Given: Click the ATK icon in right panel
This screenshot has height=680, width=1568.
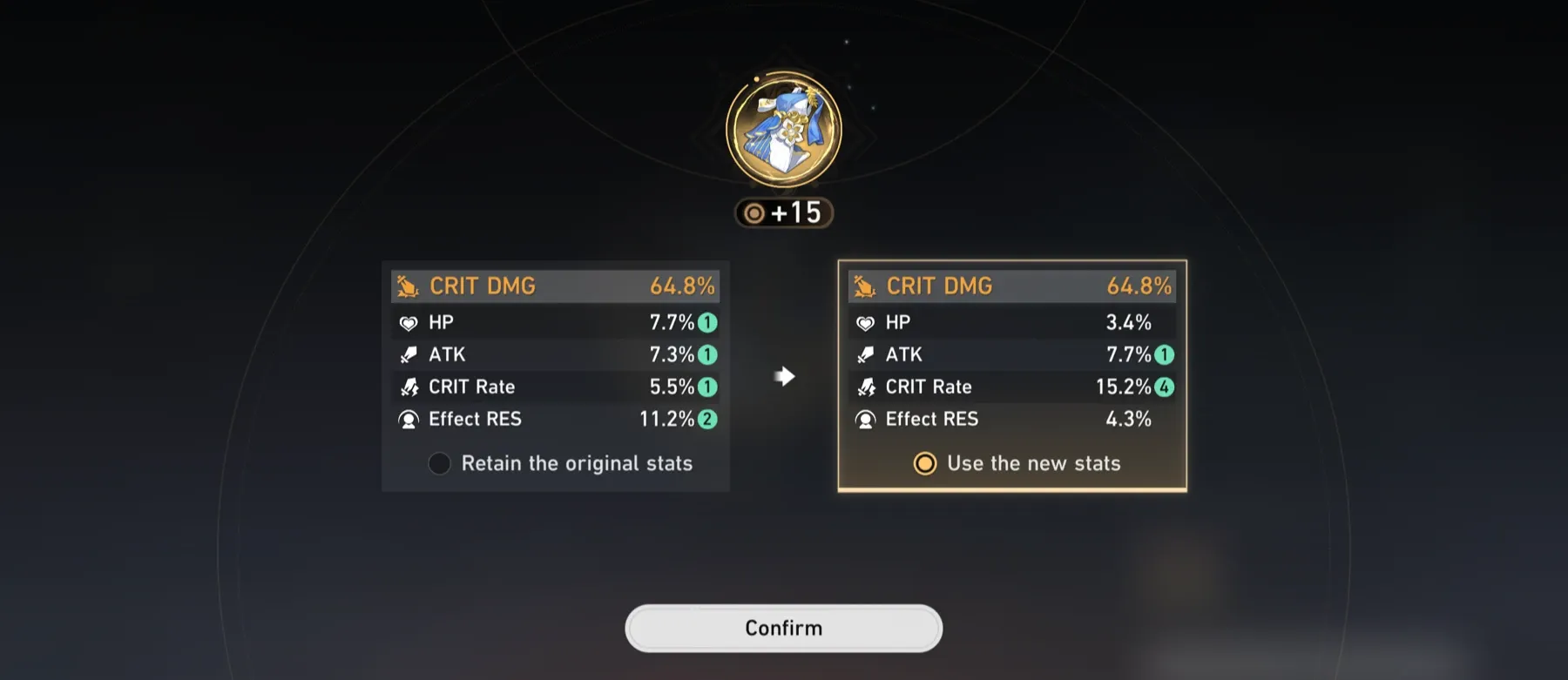Looking at the screenshot, I should click(865, 353).
